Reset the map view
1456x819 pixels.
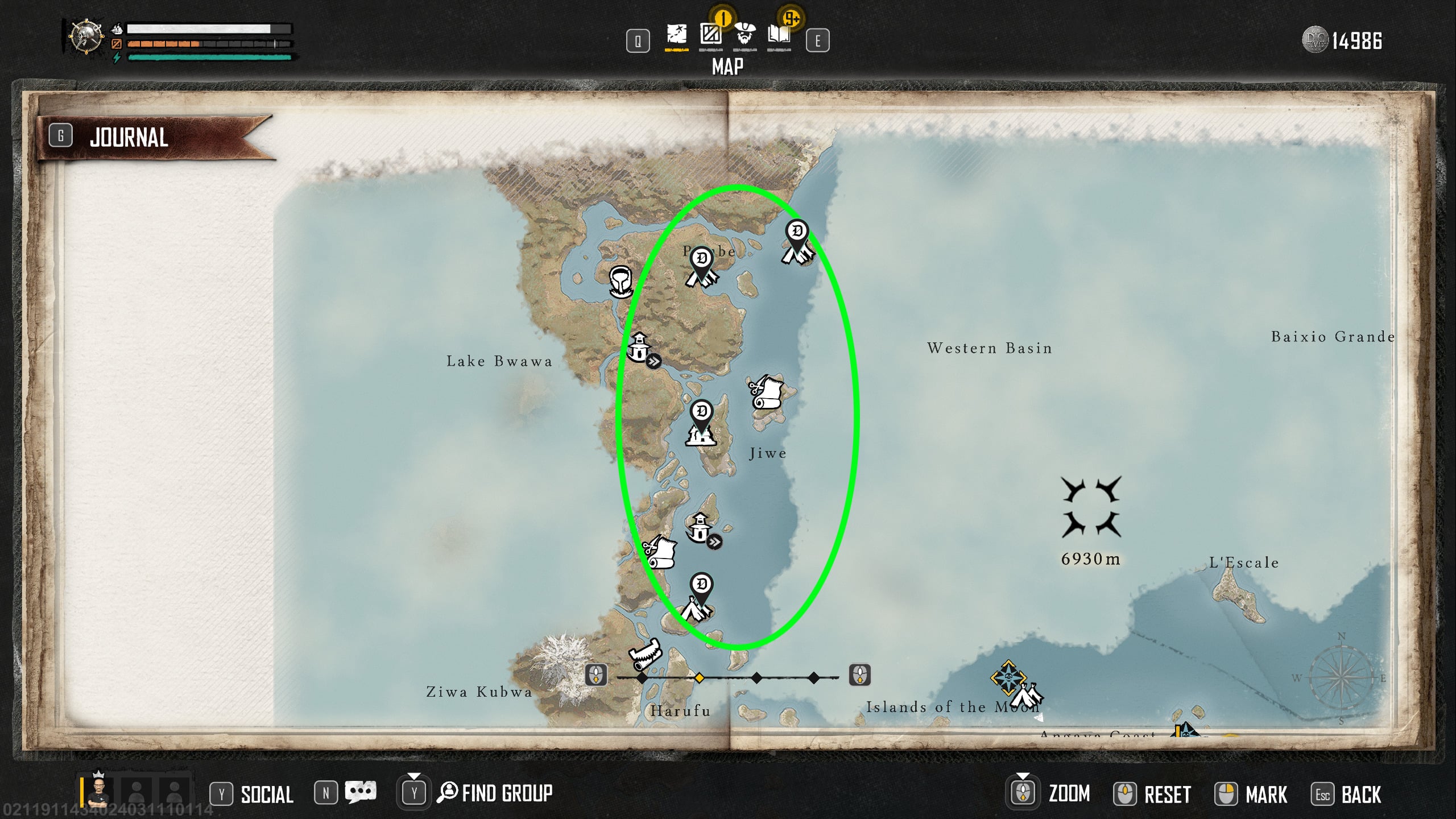point(1167,794)
